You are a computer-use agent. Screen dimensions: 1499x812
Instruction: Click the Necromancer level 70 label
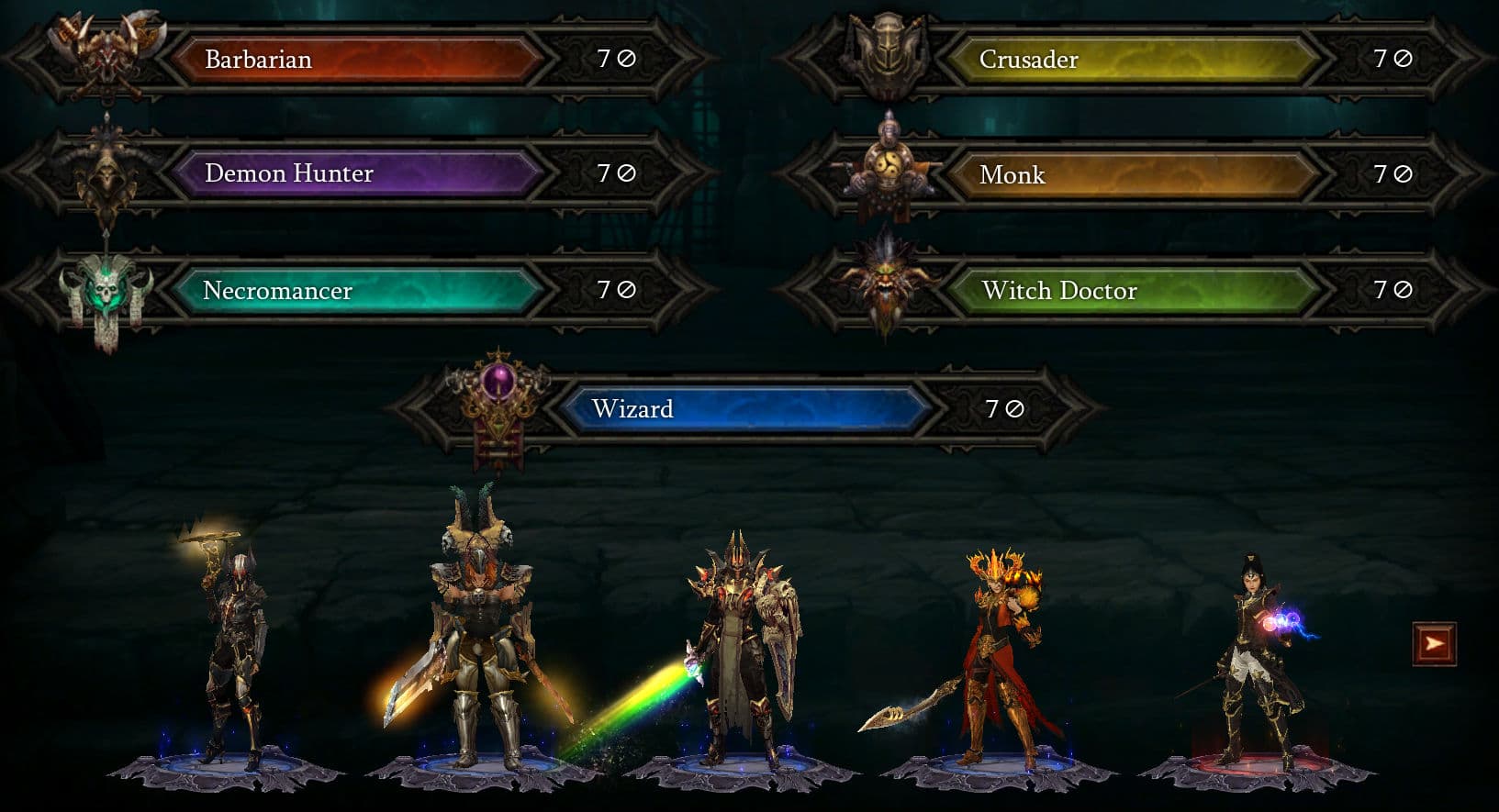click(x=613, y=290)
